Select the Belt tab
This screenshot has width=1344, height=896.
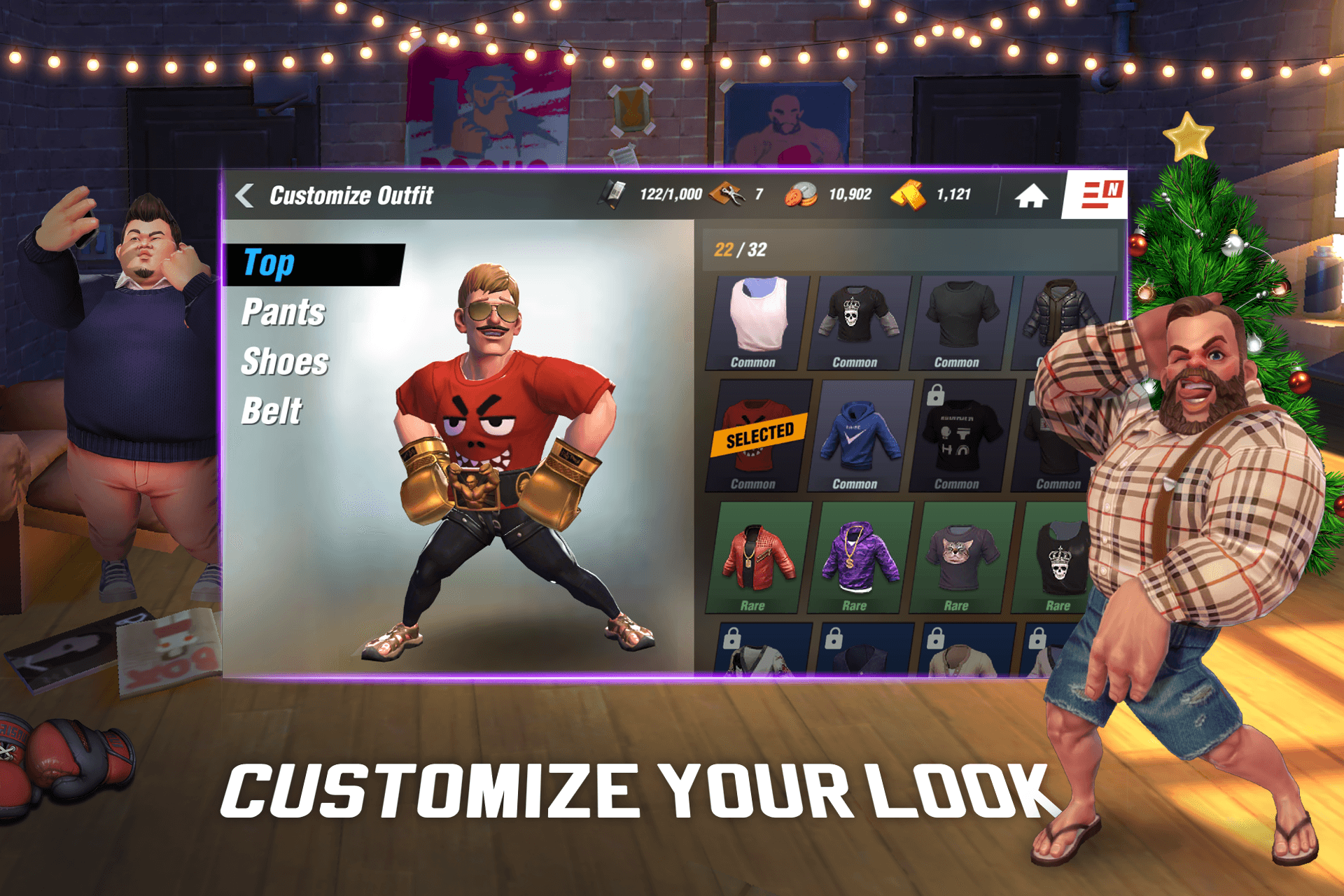tap(271, 411)
